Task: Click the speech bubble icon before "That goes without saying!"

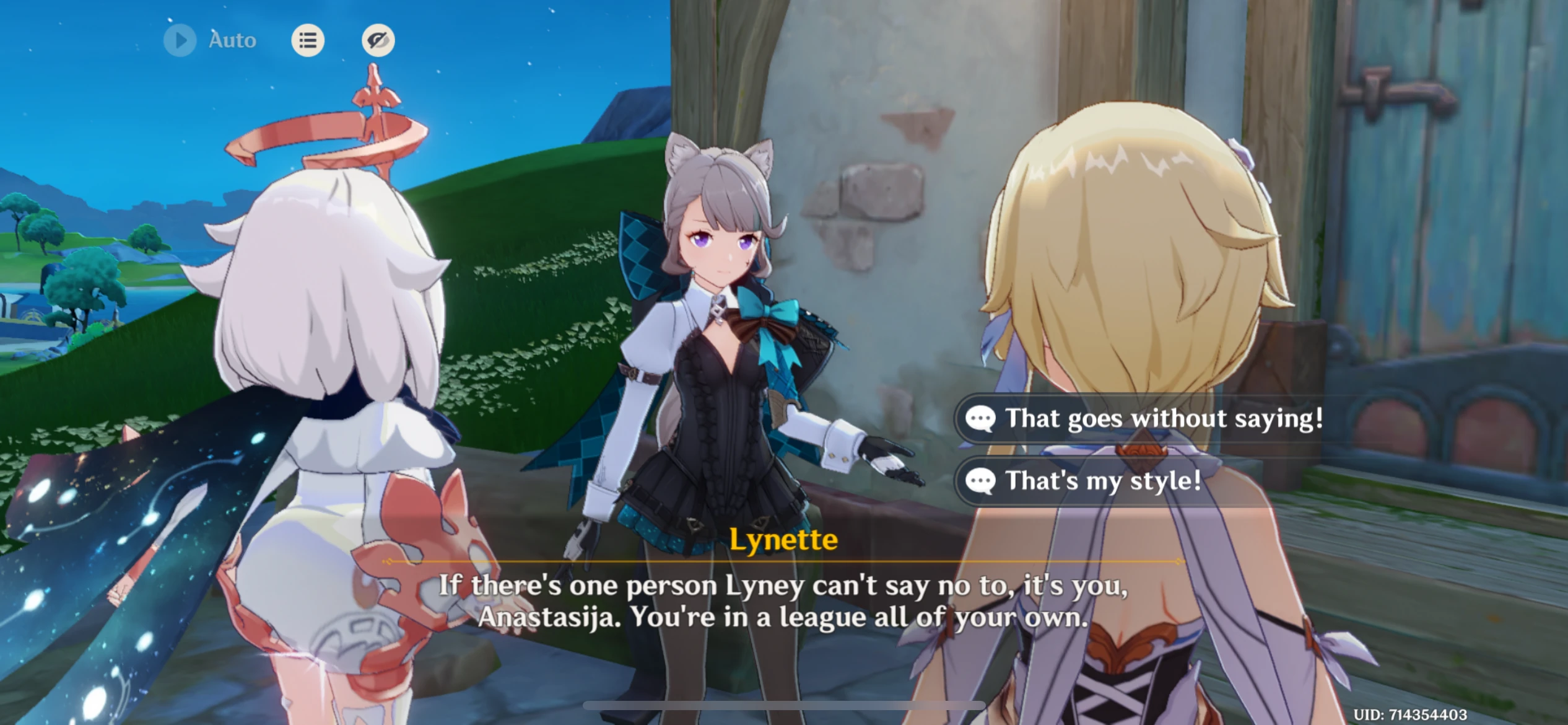Action: coord(981,418)
